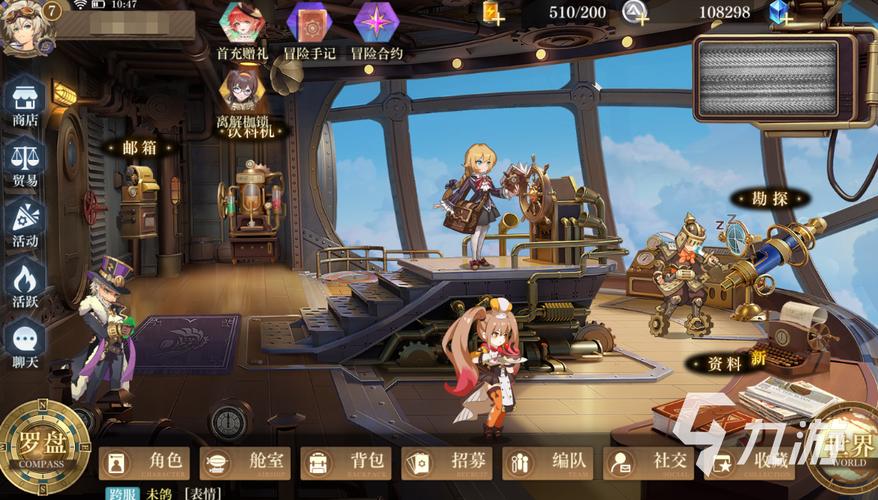
Task: Open the 商店 shop menu
Action: coord(25,102)
